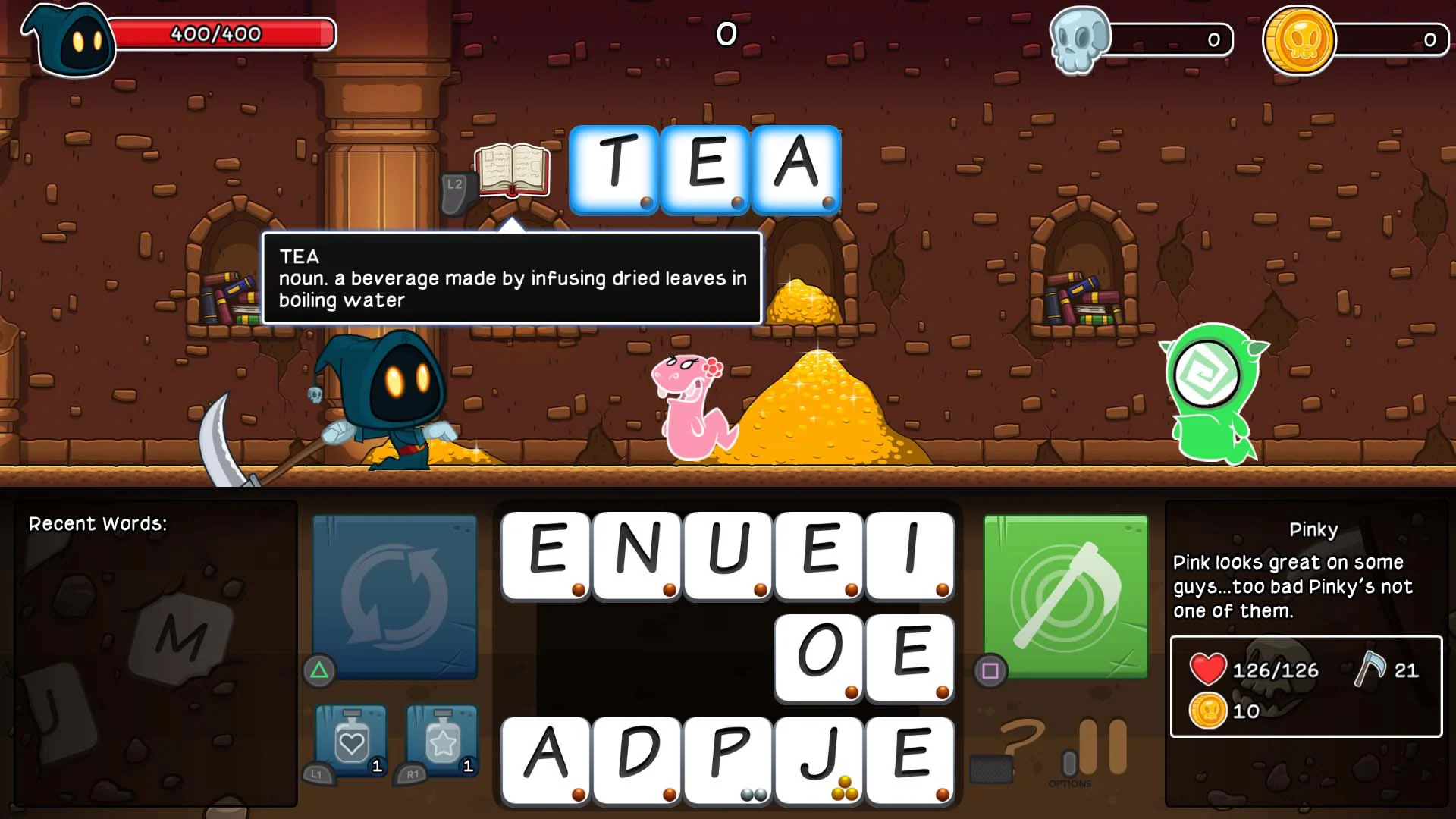Use the health potion with the heart icon

[x=349, y=743]
